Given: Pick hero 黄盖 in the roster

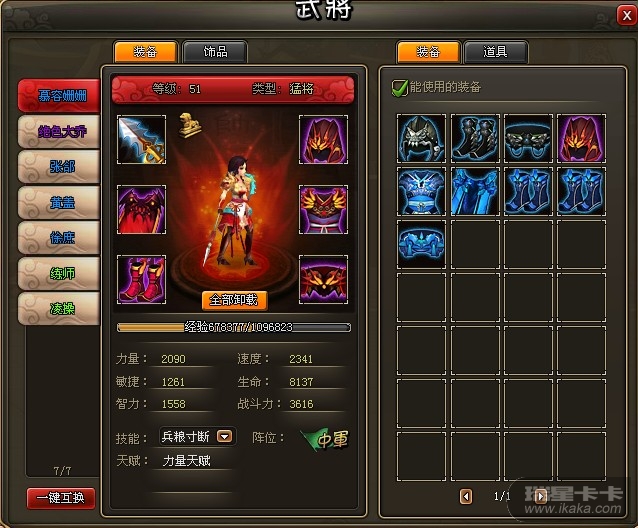Looking at the screenshot, I should click(61, 202).
